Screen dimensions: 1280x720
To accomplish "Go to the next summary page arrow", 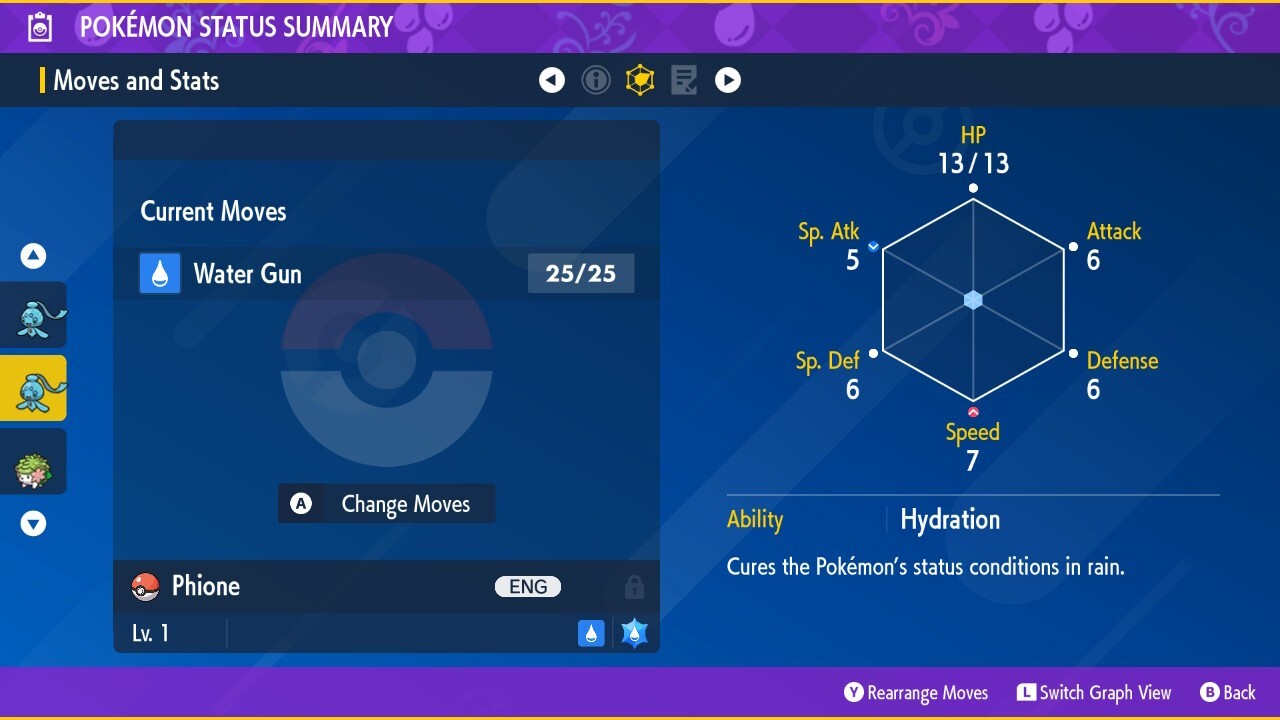I will [728, 80].
